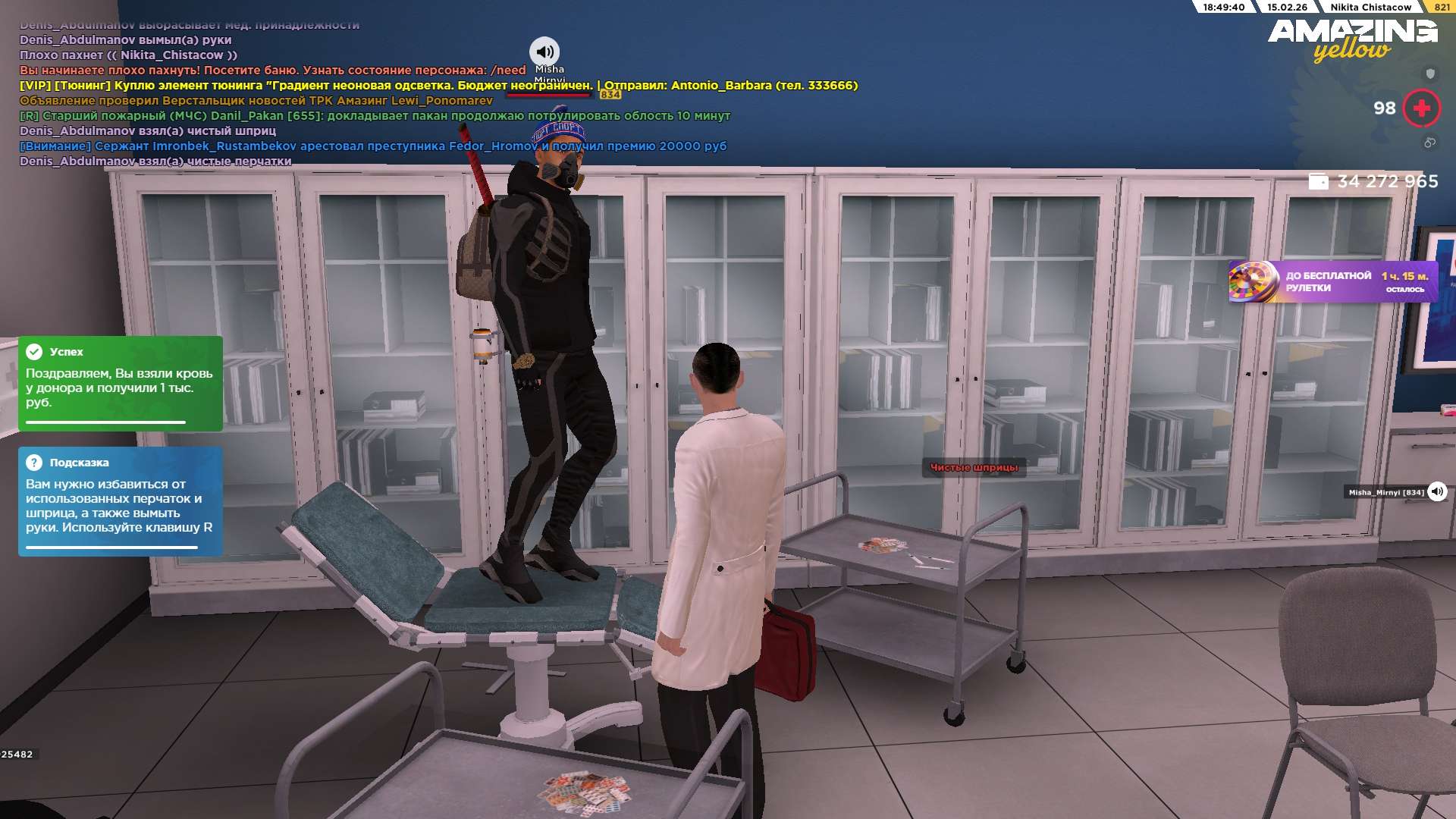The width and height of the screenshot is (1456, 819).
Task: Click the speaker icon beside Misha_Mirnyi [834]
Action: [1437, 491]
